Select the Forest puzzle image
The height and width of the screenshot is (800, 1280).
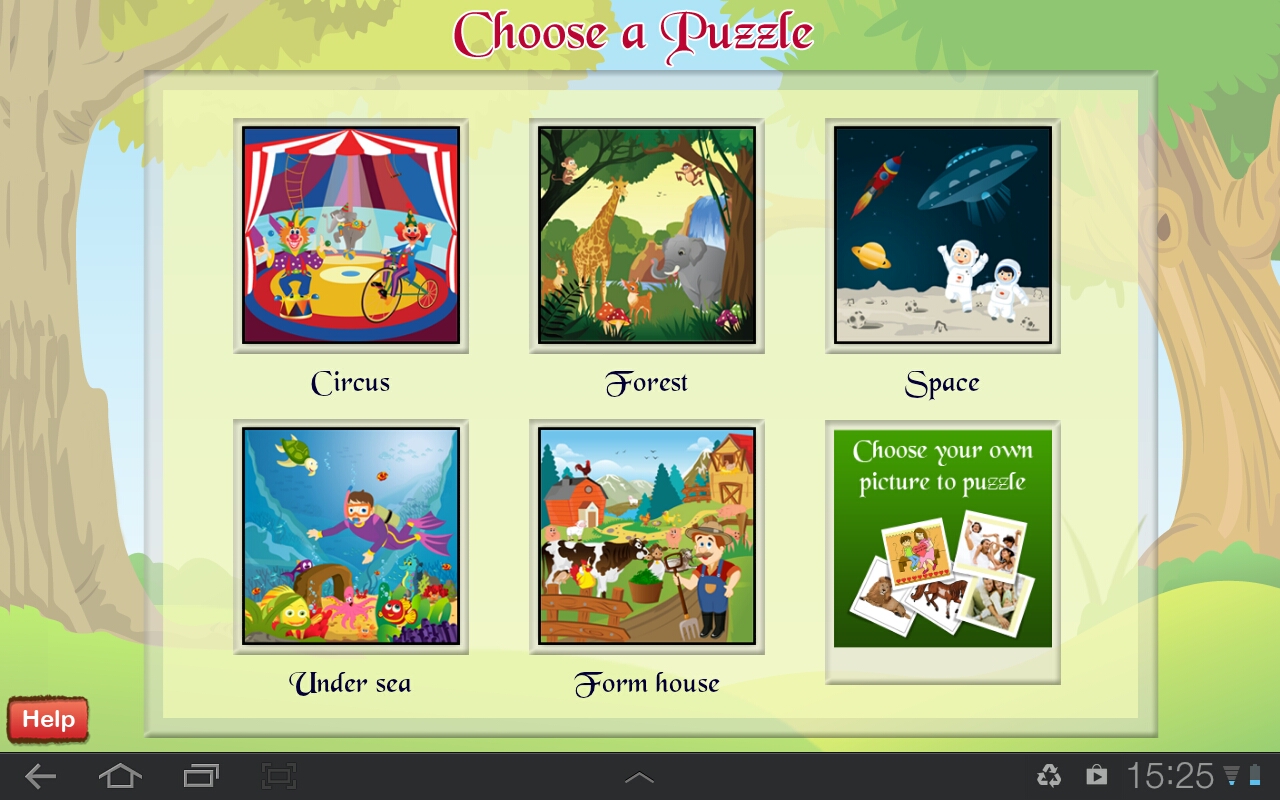(x=646, y=235)
